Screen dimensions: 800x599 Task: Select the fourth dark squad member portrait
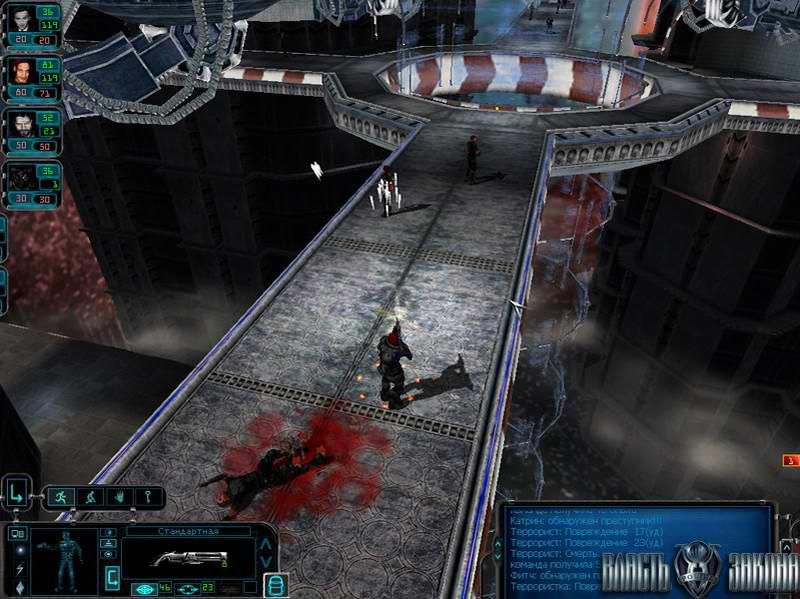click(x=21, y=178)
